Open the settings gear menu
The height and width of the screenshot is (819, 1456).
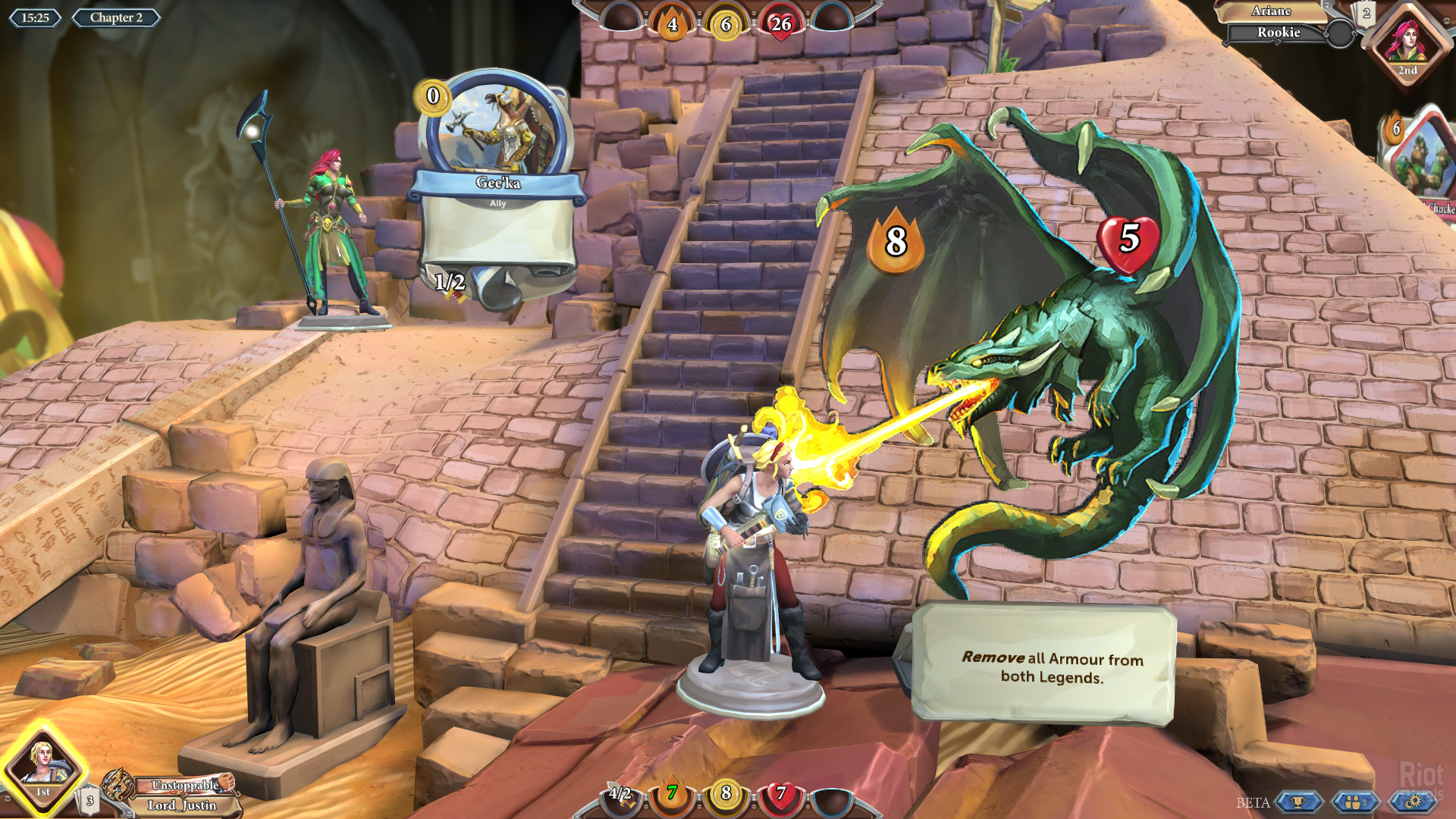tap(1413, 802)
